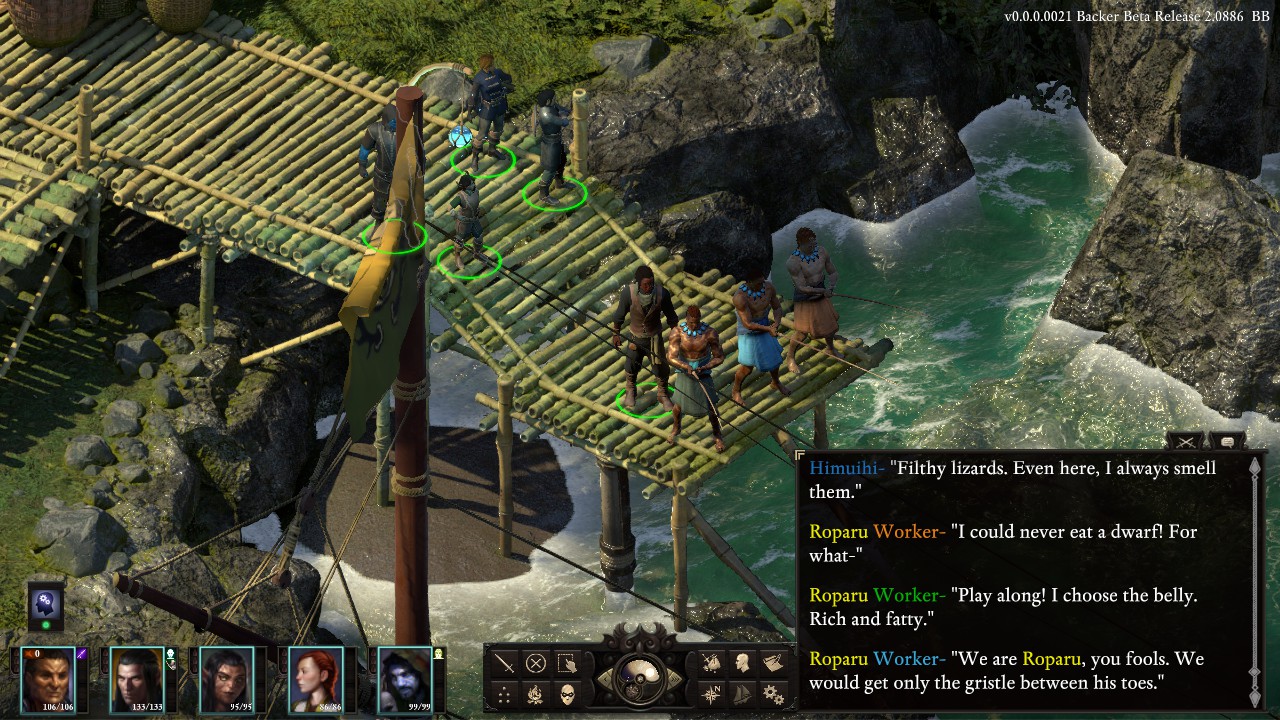Open the area map compass icon
Viewport: 1280px width, 720px height.
(711, 694)
